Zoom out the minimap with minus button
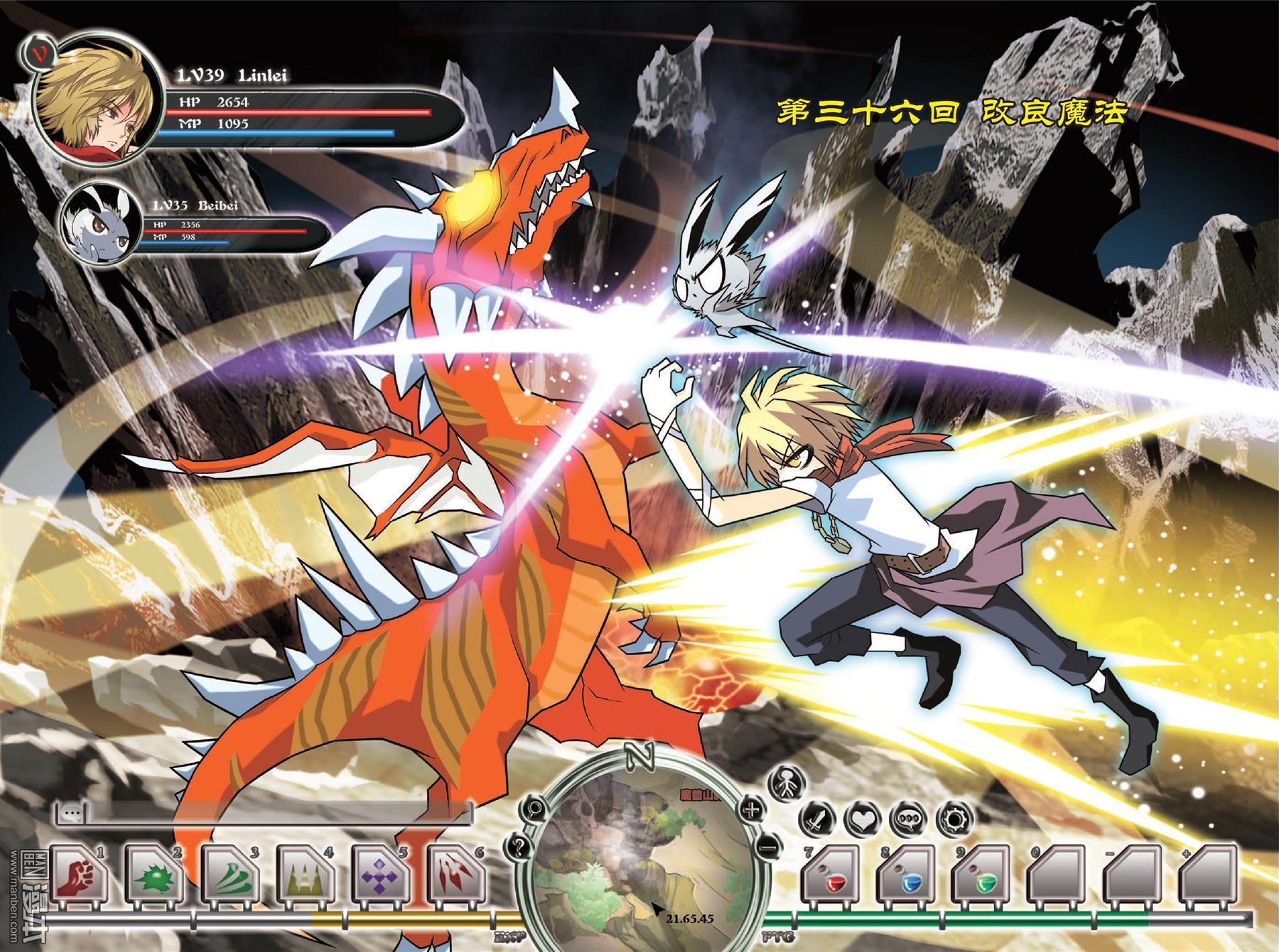 pyautogui.click(x=767, y=847)
